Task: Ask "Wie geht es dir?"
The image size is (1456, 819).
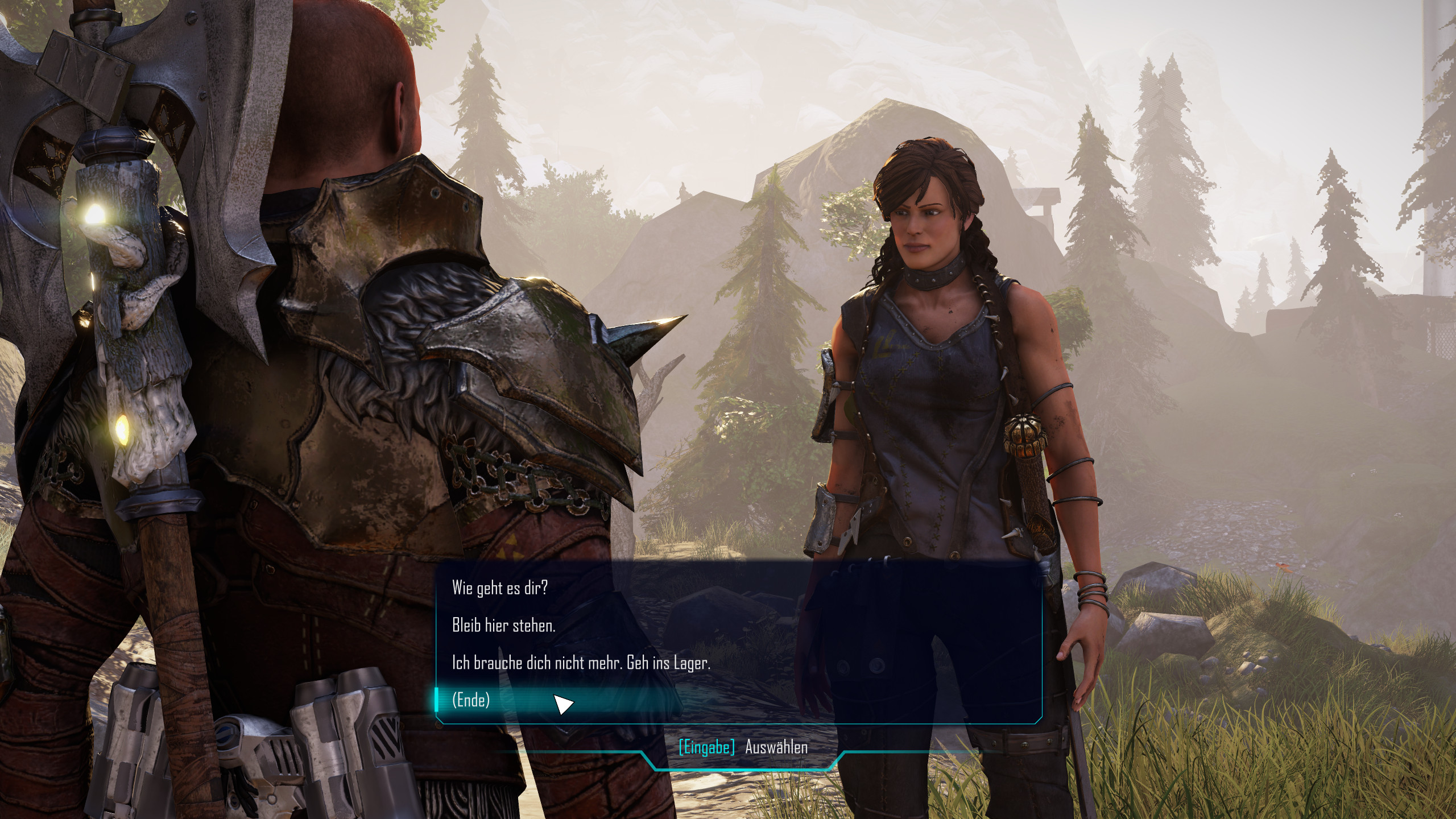Action: tap(499, 588)
